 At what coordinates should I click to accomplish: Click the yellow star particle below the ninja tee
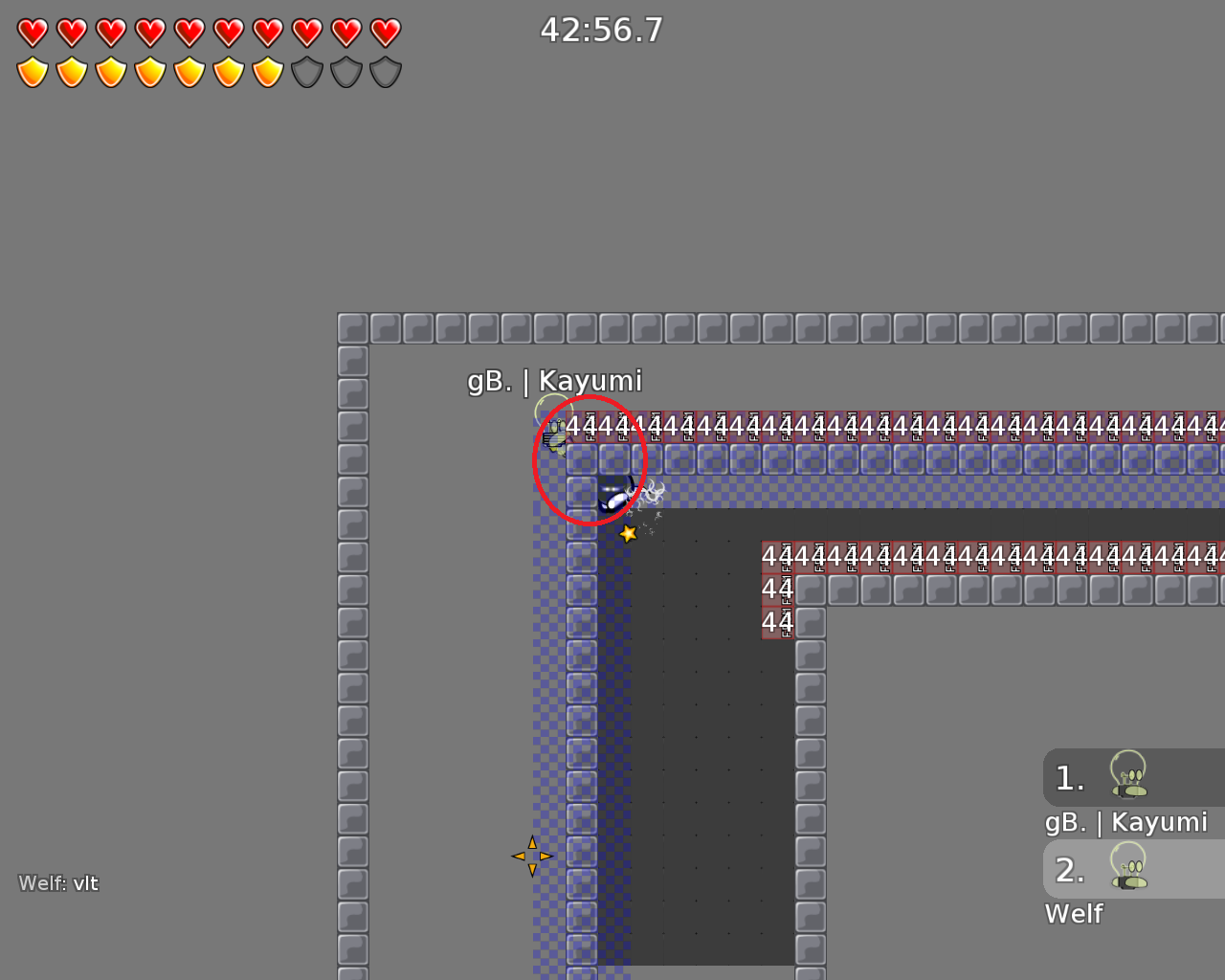(628, 533)
